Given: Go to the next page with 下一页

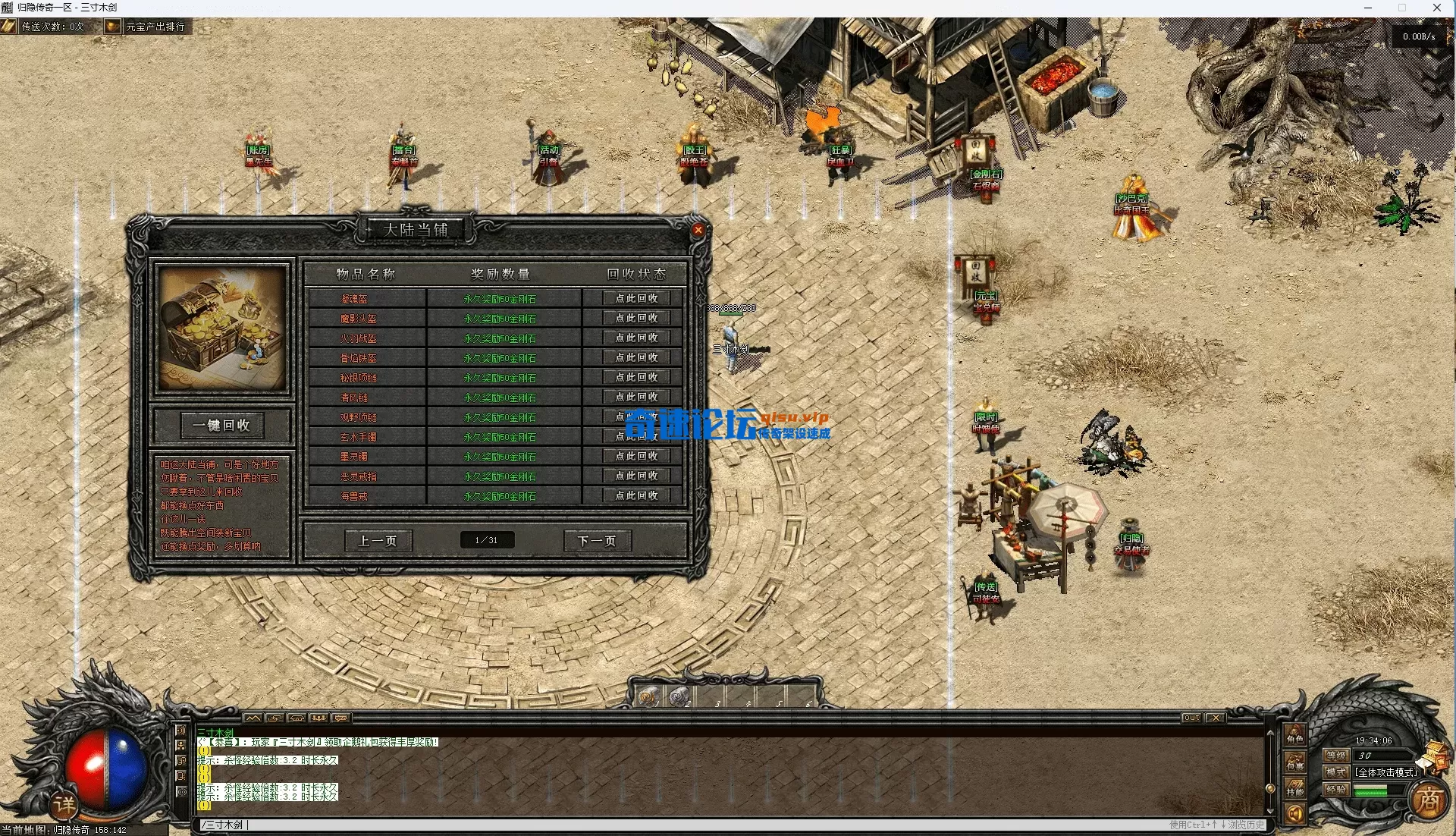Looking at the screenshot, I should [597, 541].
